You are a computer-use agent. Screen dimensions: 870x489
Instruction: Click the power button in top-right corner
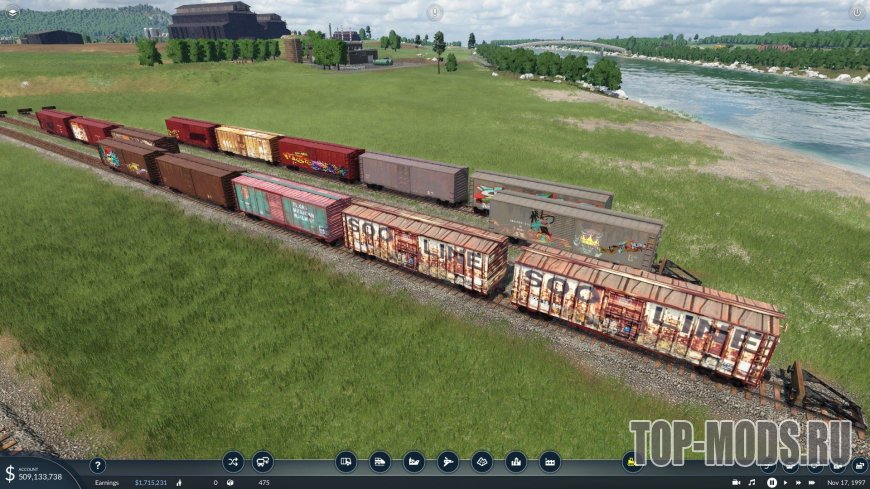pyautogui.click(x=857, y=12)
